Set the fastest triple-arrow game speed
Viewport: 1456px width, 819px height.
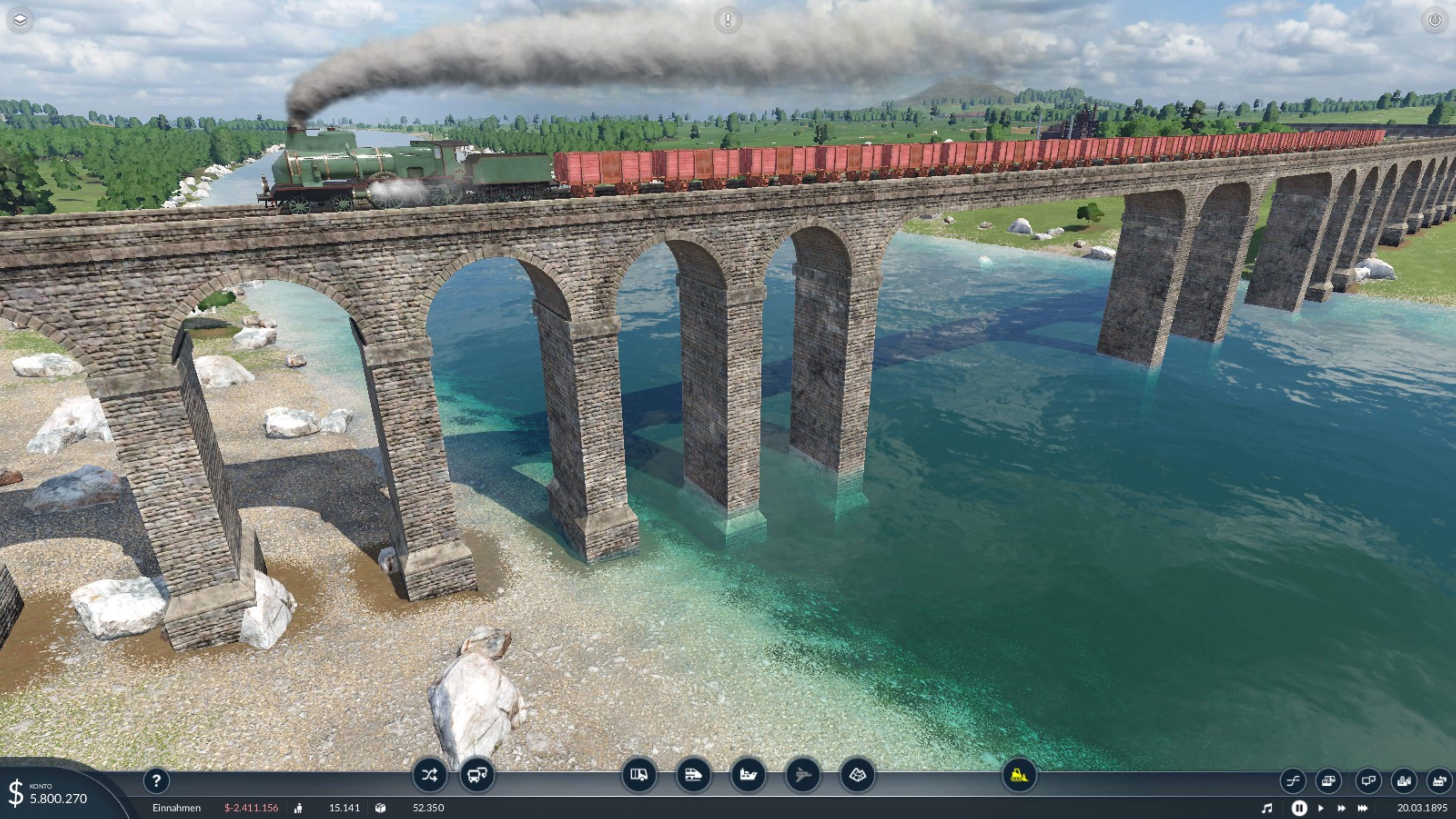point(1363,808)
